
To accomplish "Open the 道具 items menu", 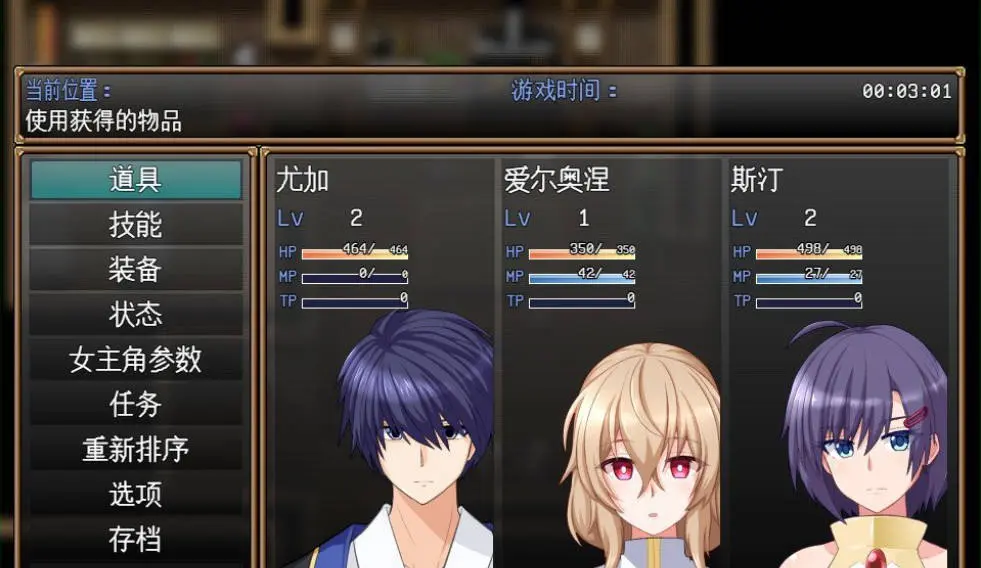I will 136,180.
